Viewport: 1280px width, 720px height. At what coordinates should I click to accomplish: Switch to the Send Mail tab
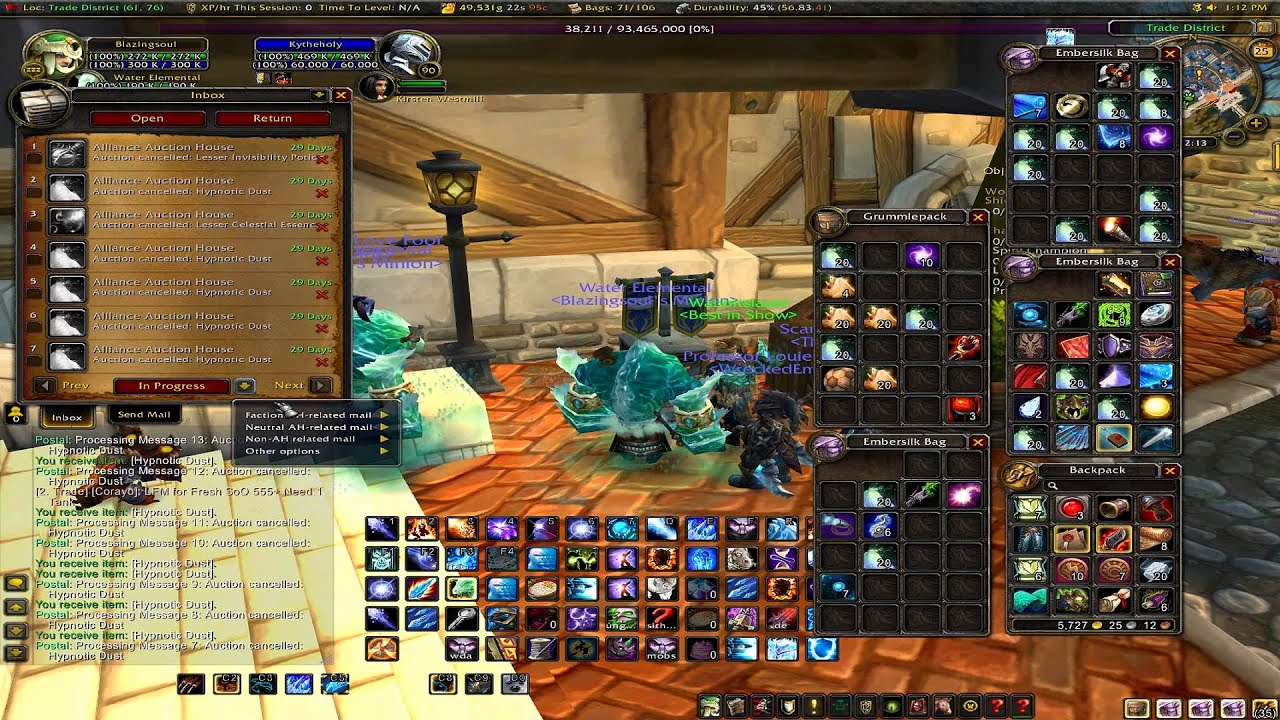click(144, 414)
